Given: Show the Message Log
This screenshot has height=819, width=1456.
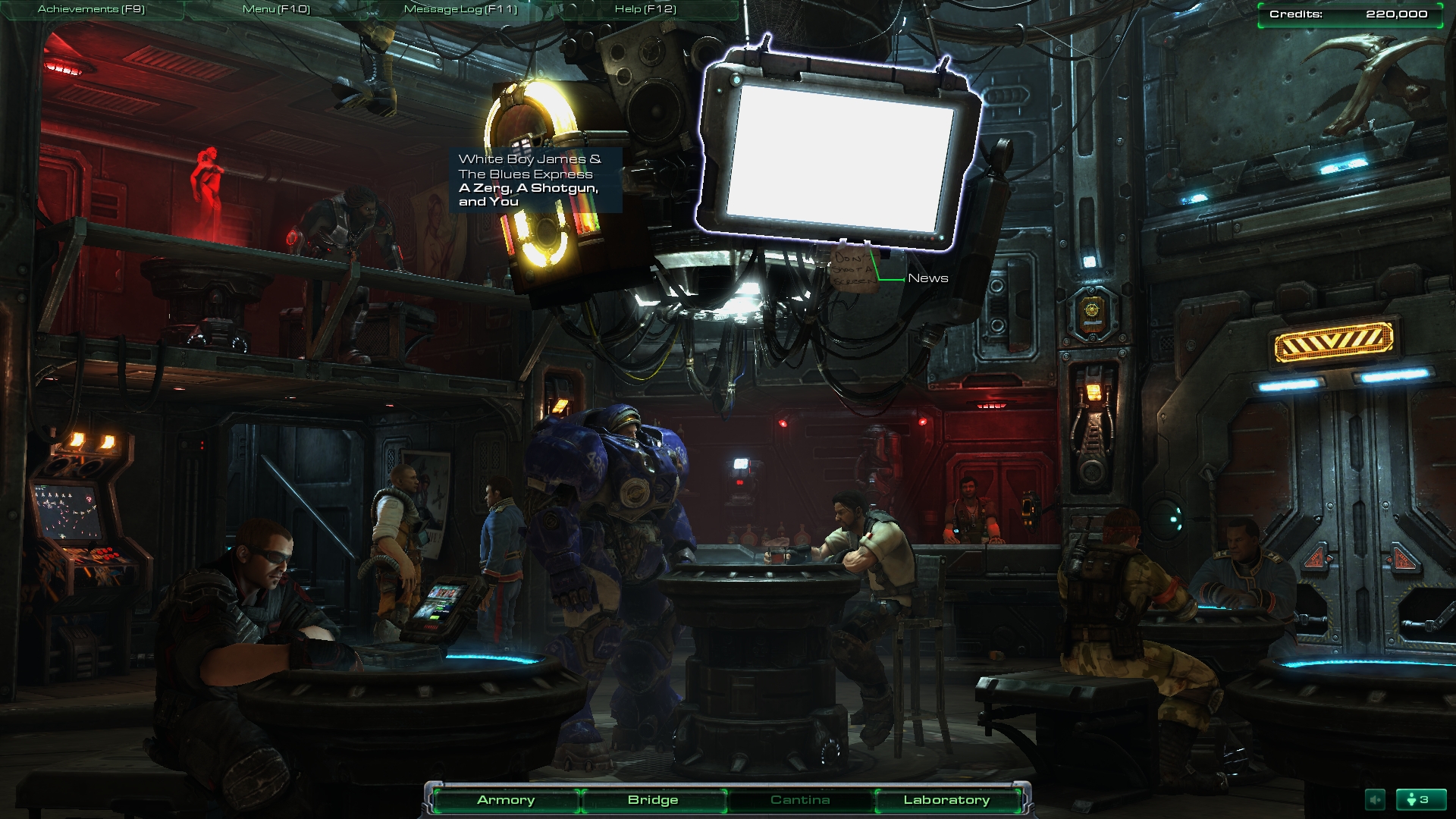Looking at the screenshot, I should 460,9.
